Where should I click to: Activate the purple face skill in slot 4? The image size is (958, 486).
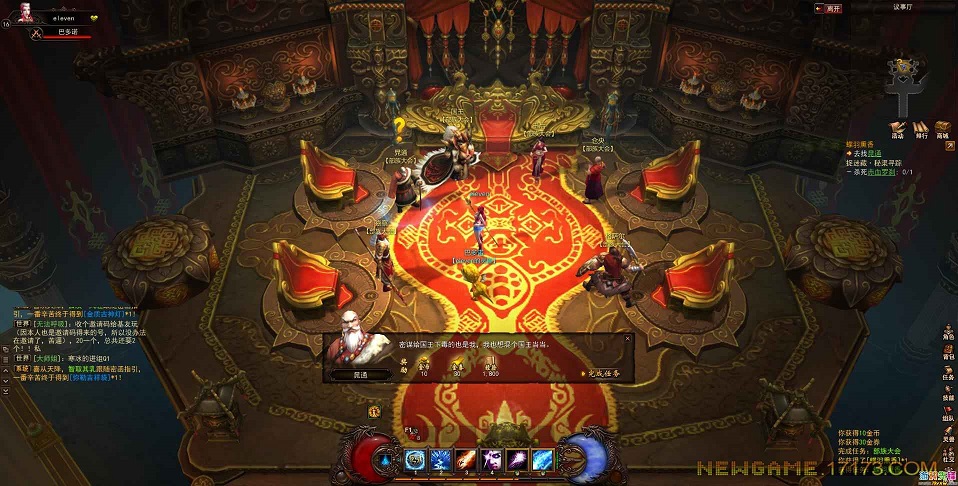pyautogui.click(x=492, y=459)
